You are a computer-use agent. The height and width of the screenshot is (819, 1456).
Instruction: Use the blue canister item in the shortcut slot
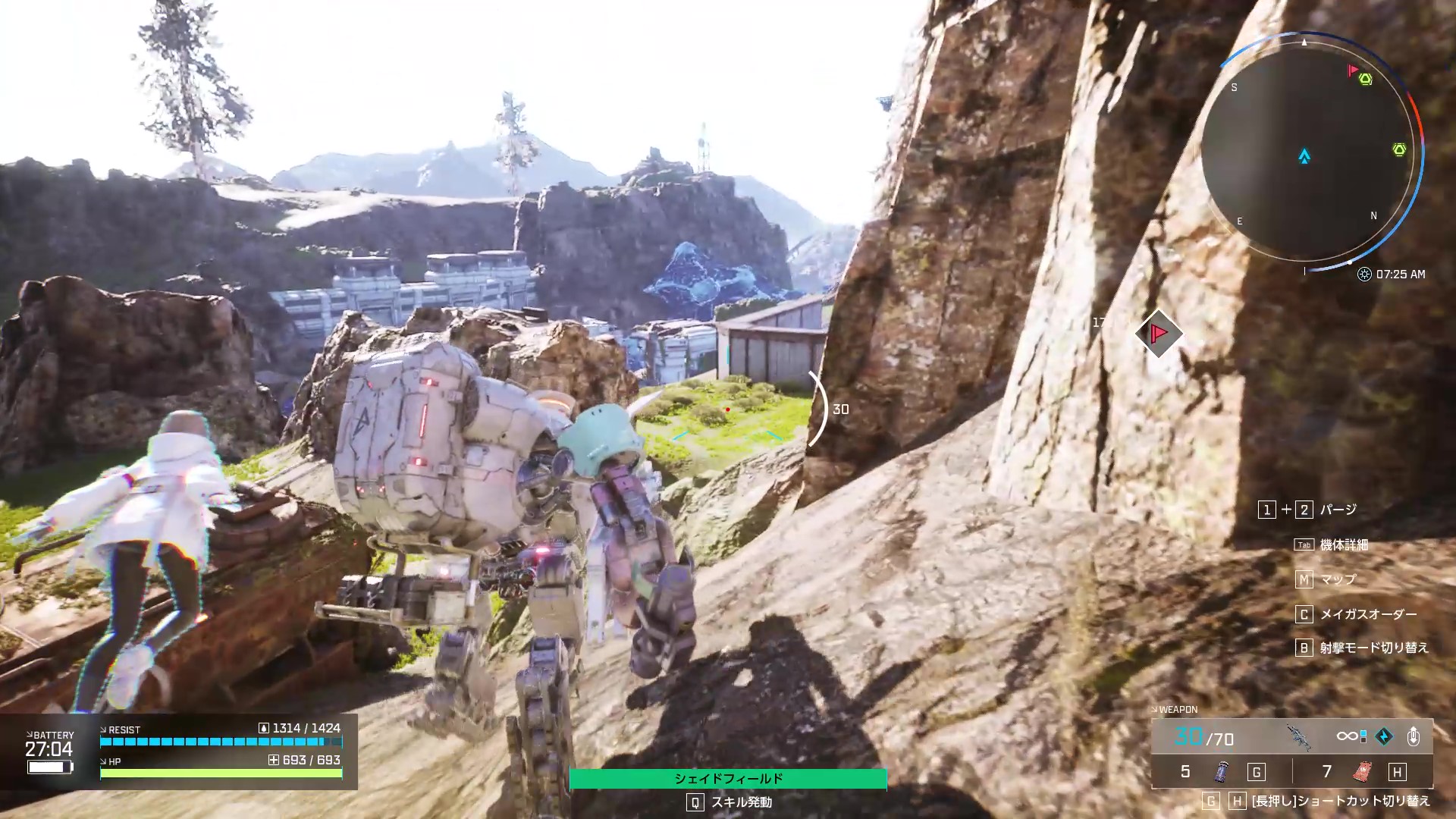coord(1221,772)
